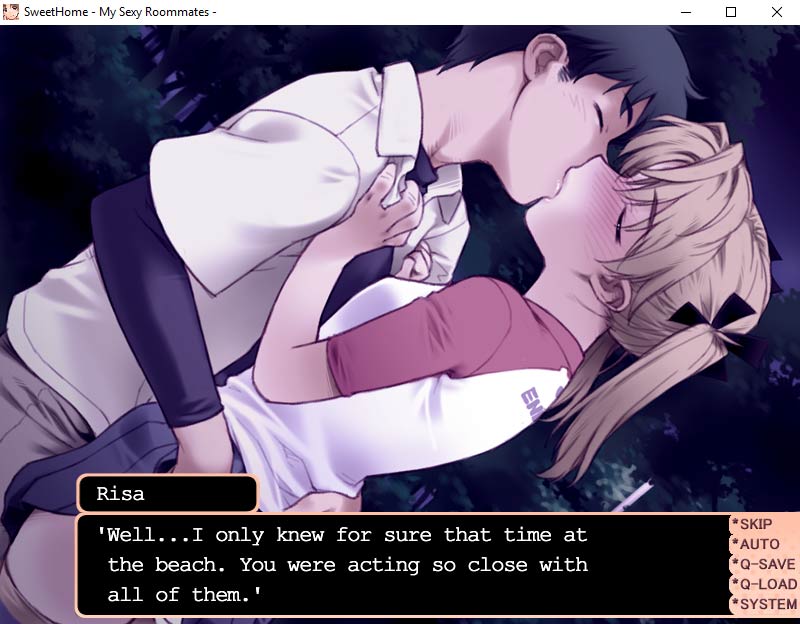800x624 pixels.
Task: Open the SYSTEM menu
Action: [x=767, y=604]
